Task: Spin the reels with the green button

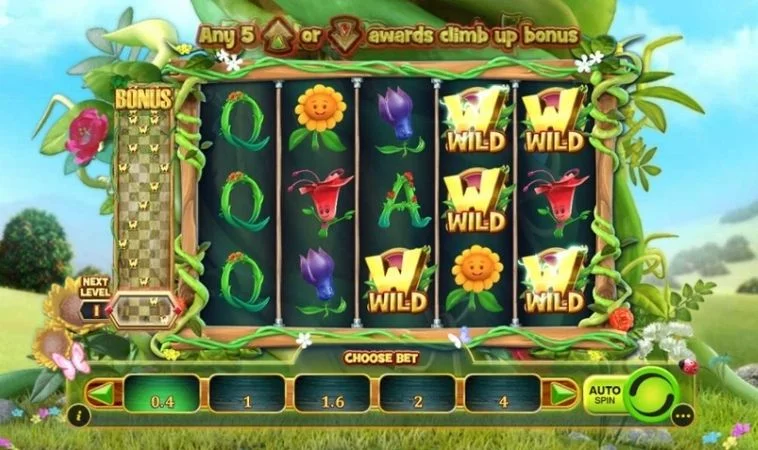Action: click(655, 394)
